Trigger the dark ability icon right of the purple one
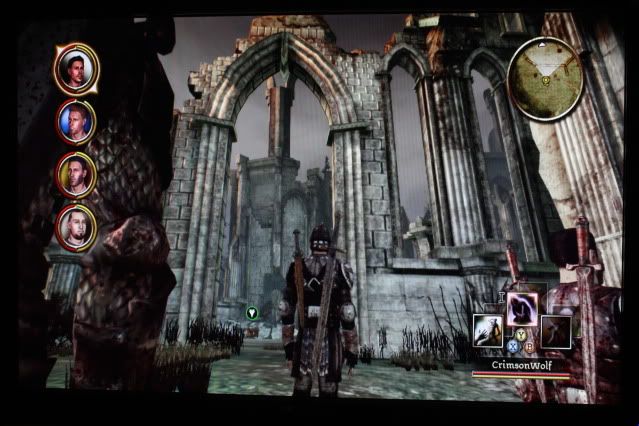639x426 pixels. (555, 331)
